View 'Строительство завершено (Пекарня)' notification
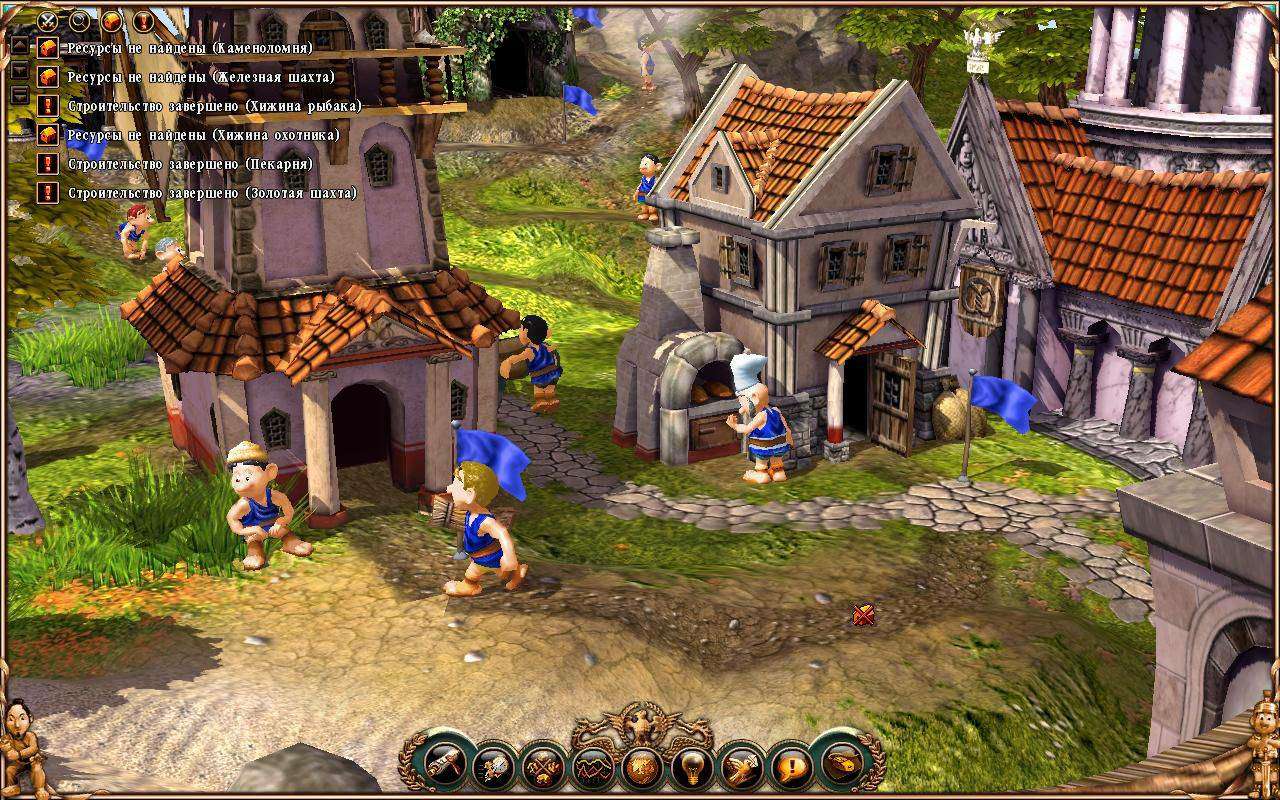Viewport: 1280px width, 800px height. pyautogui.click(x=190, y=164)
